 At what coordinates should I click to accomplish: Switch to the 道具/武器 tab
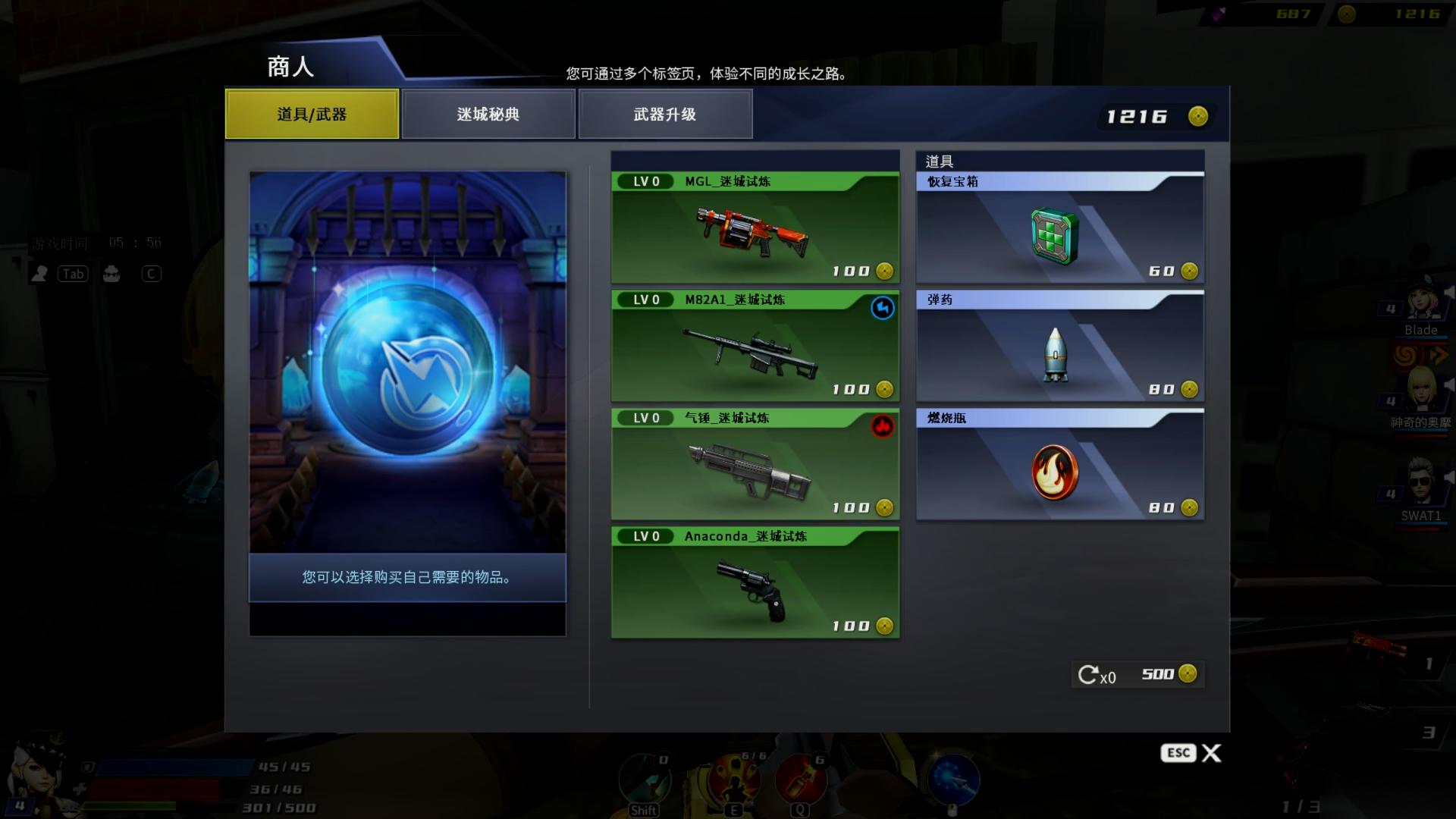pyautogui.click(x=312, y=115)
